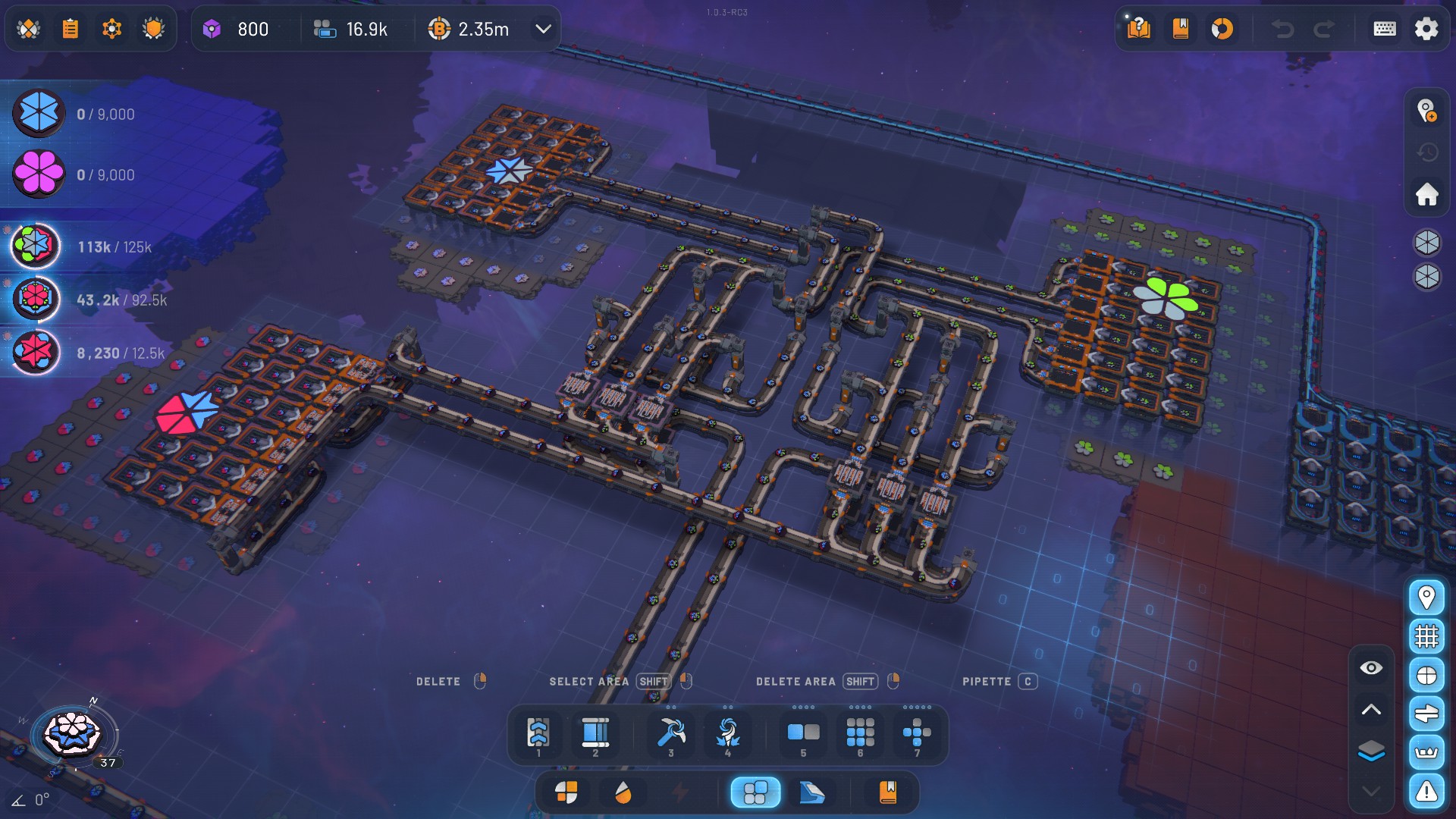
Task: Click the home view button on the right
Action: pyautogui.click(x=1426, y=195)
